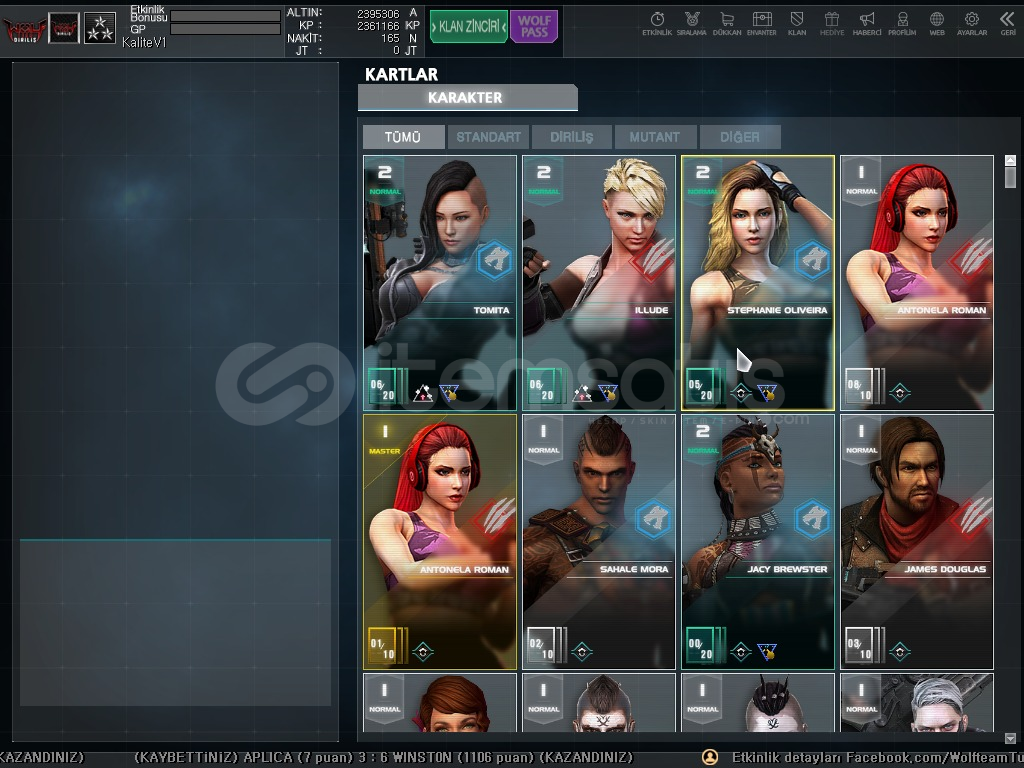The width and height of the screenshot is (1024, 768).
Task: Switch to the Standart tab
Action: pyautogui.click(x=489, y=137)
